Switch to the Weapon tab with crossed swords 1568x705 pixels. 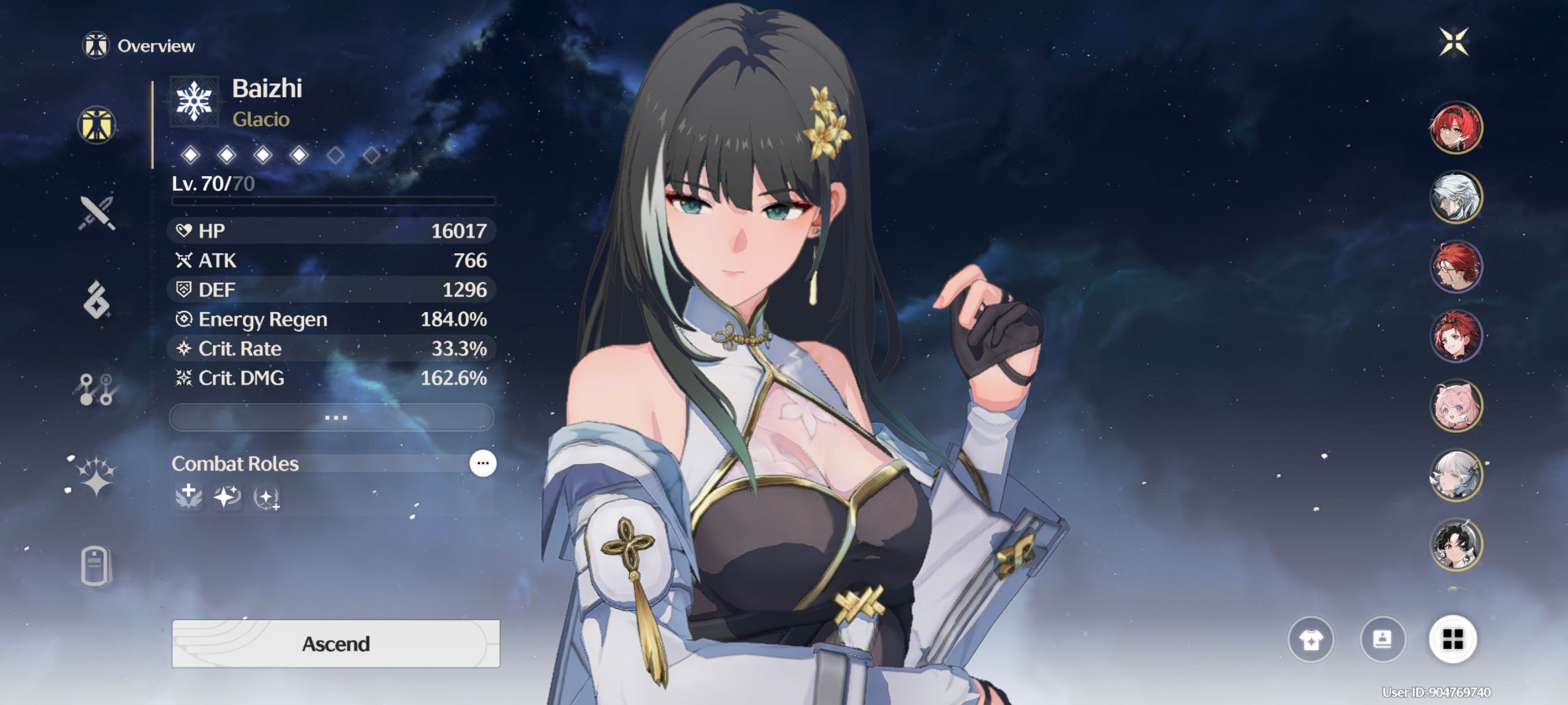[x=97, y=213]
